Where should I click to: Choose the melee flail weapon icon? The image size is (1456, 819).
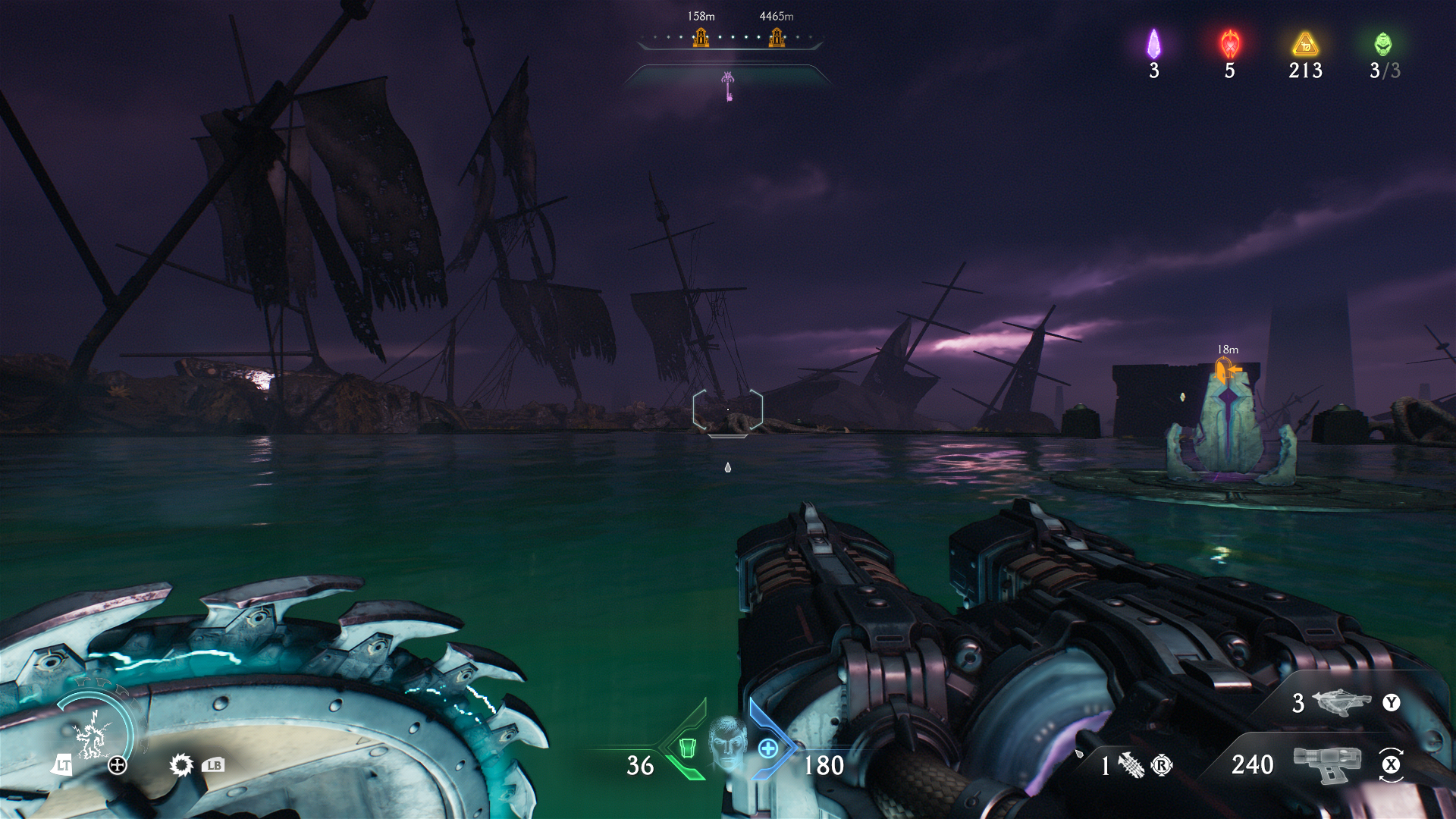1131,765
